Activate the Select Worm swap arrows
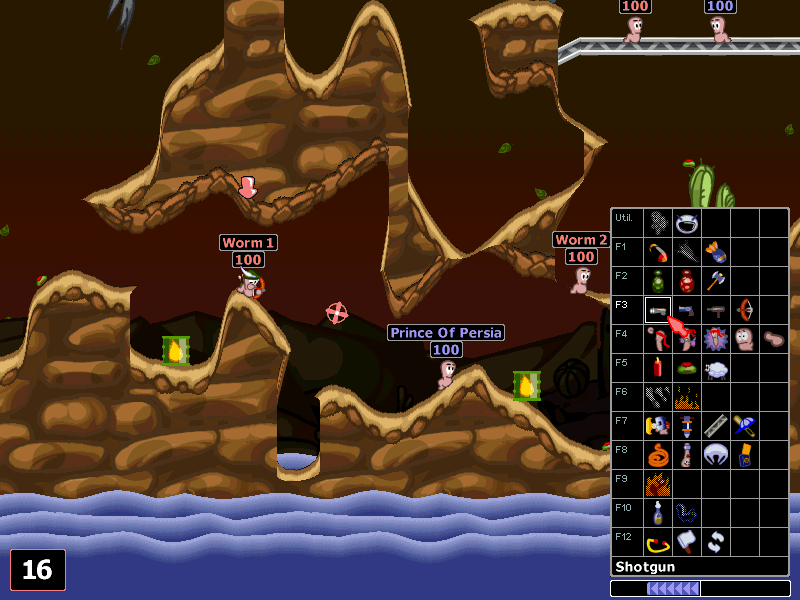Screen dimensions: 800x600 click(x=715, y=543)
